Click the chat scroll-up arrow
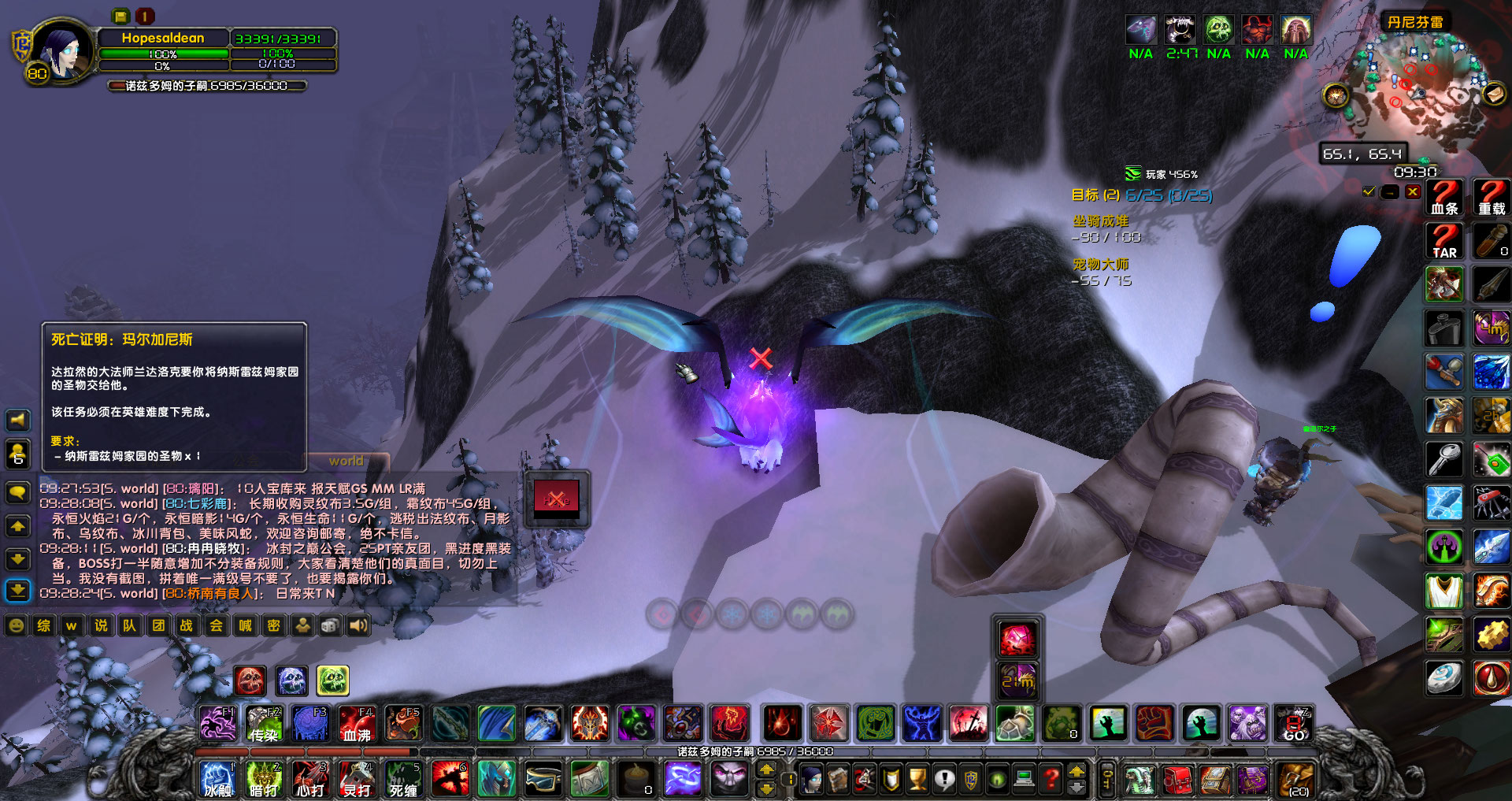This screenshot has height=801, width=1512. (x=17, y=525)
